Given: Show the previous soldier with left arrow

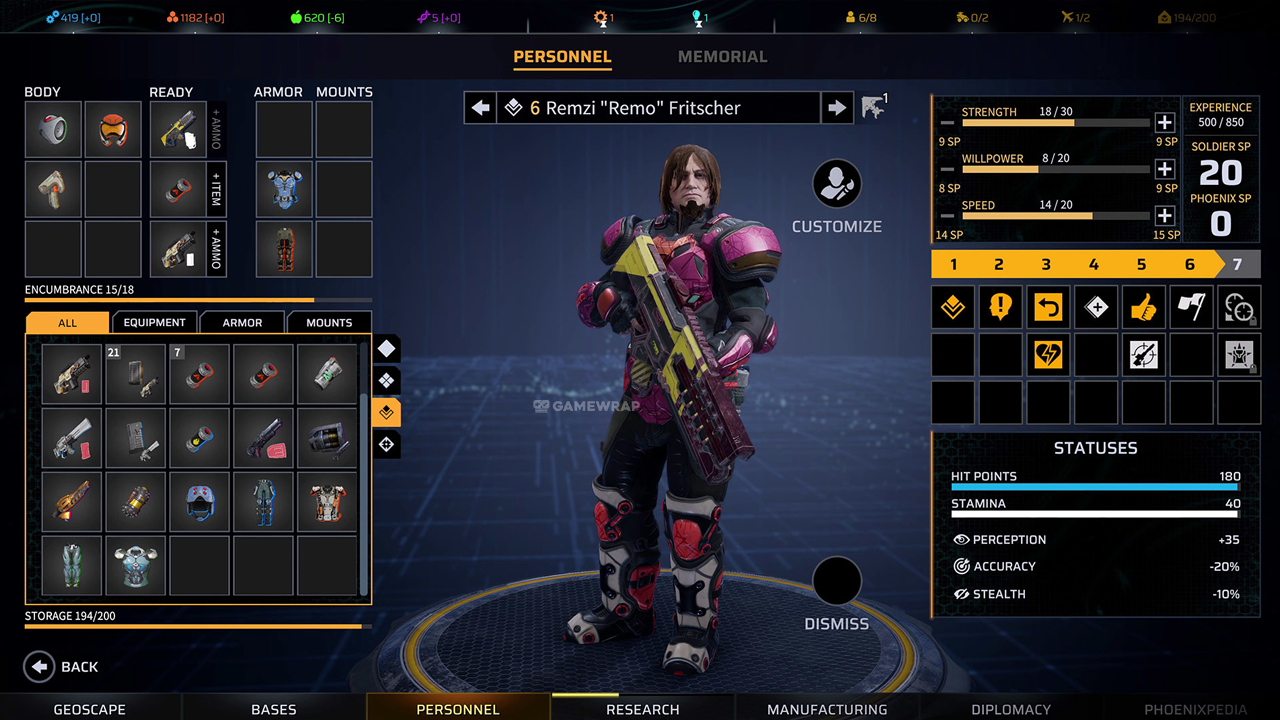Looking at the screenshot, I should coord(481,108).
